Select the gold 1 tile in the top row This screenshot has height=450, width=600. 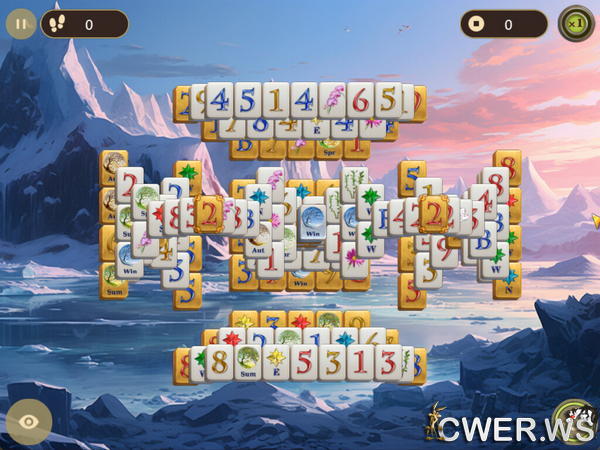click(x=276, y=100)
